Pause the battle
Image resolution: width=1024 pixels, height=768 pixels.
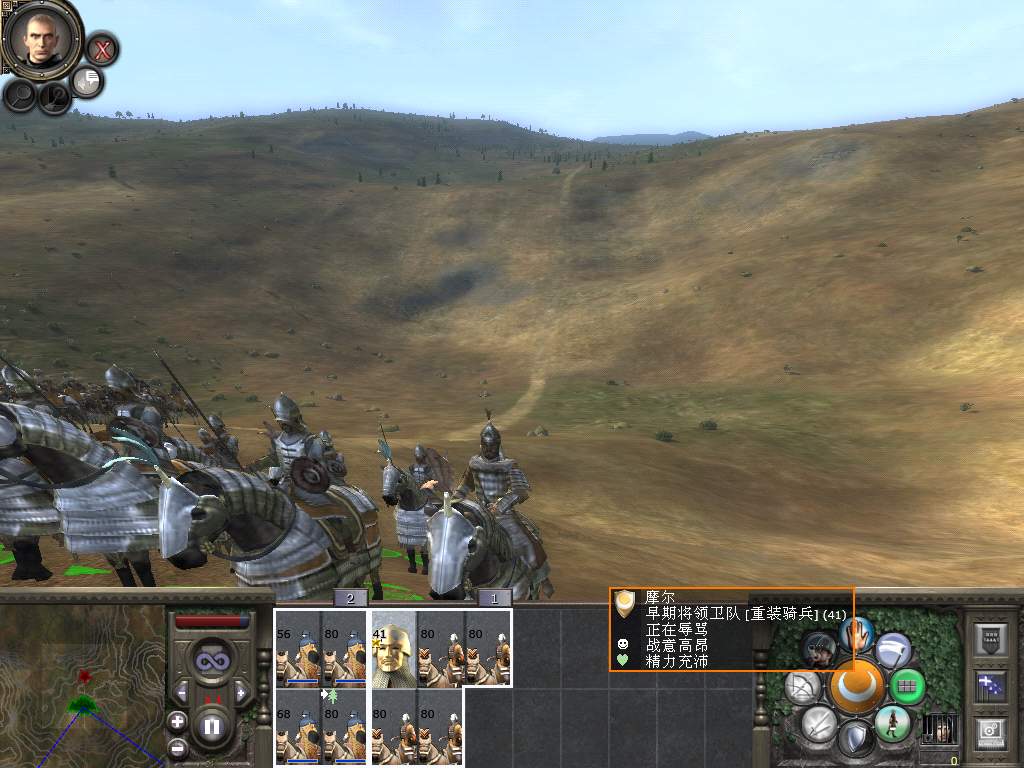tap(211, 726)
